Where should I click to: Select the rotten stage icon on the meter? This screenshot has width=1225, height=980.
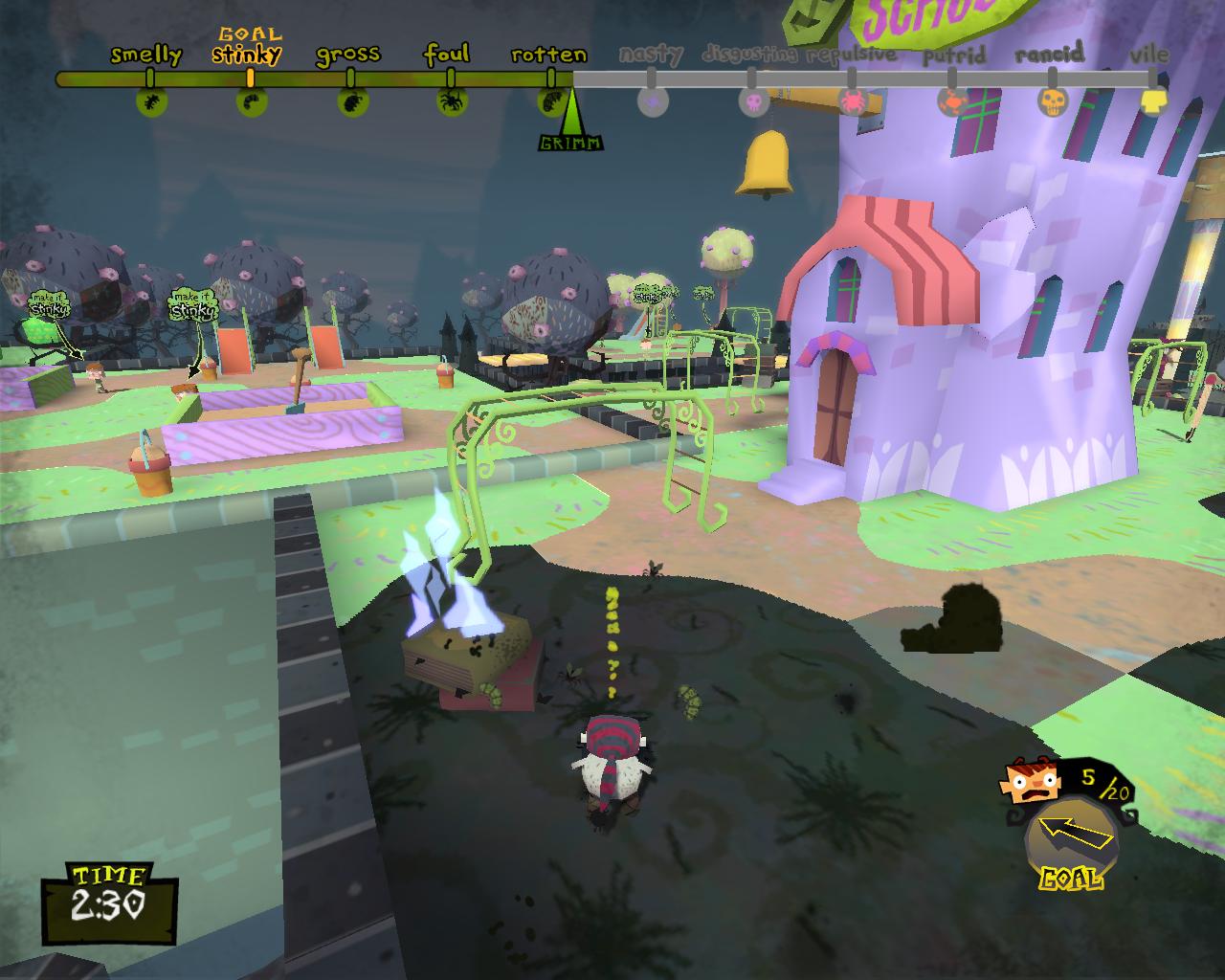click(x=549, y=100)
